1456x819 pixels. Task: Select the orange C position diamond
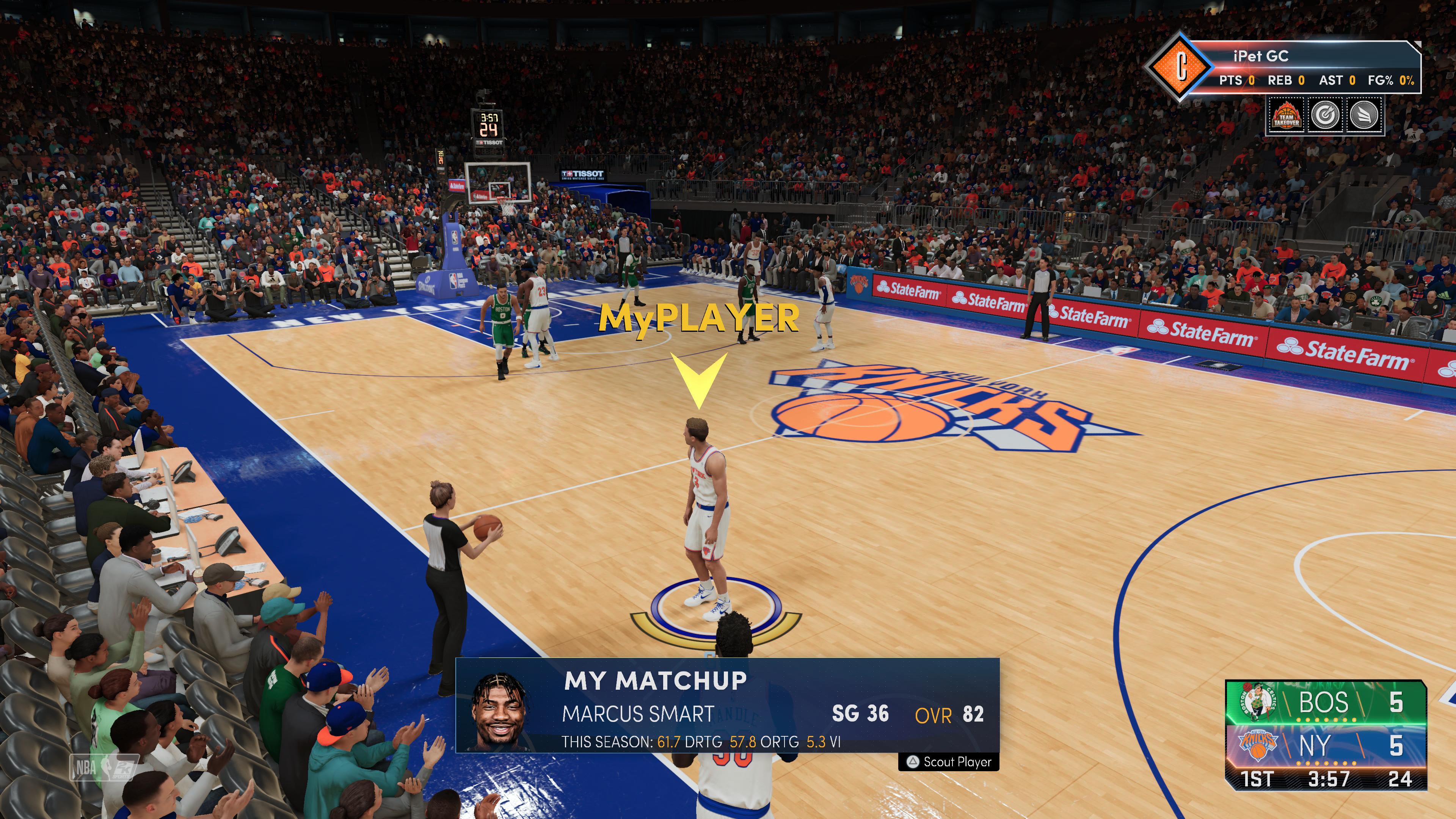tap(1181, 67)
